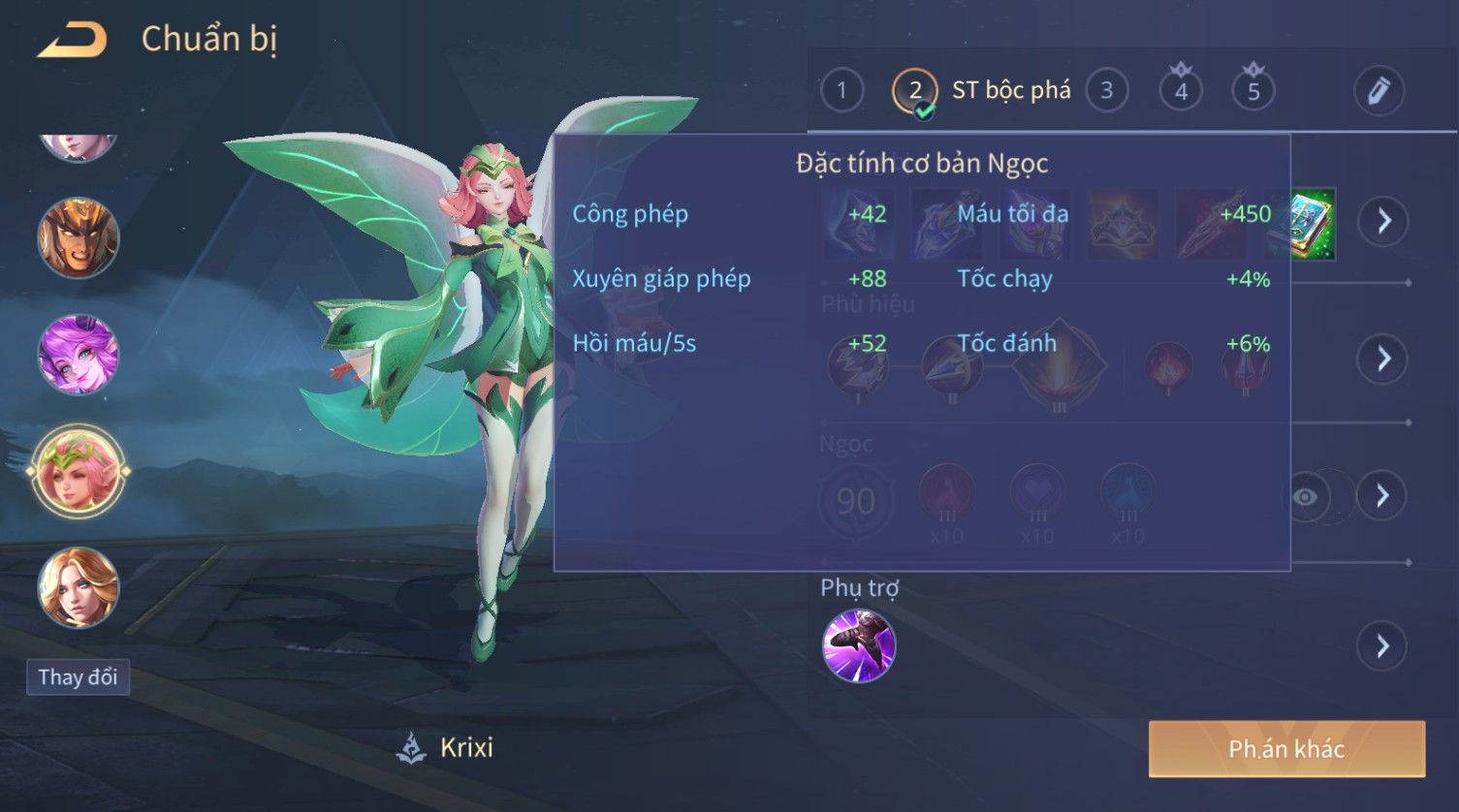Select the golden armored hero portrait

(78, 238)
